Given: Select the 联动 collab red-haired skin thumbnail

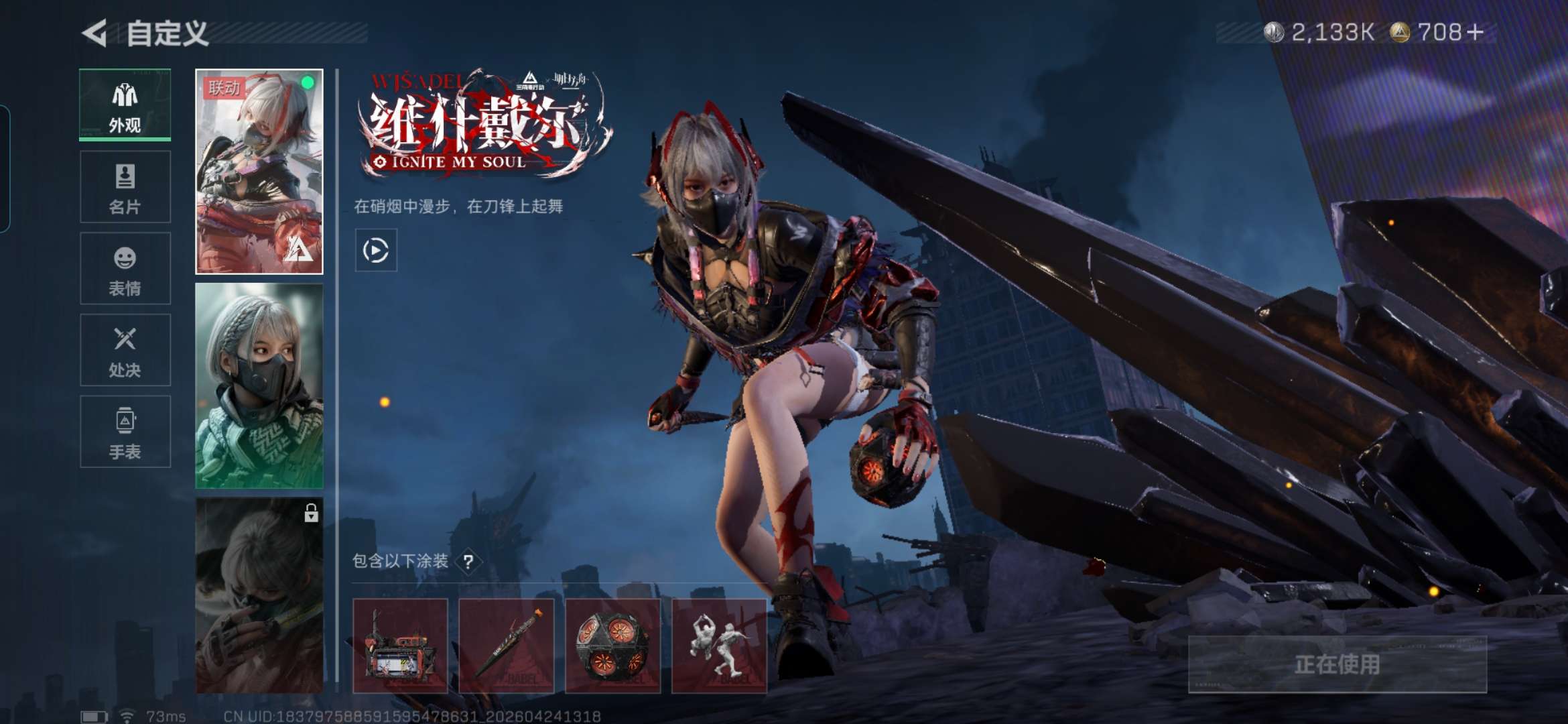Looking at the screenshot, I should click(259, 172).
